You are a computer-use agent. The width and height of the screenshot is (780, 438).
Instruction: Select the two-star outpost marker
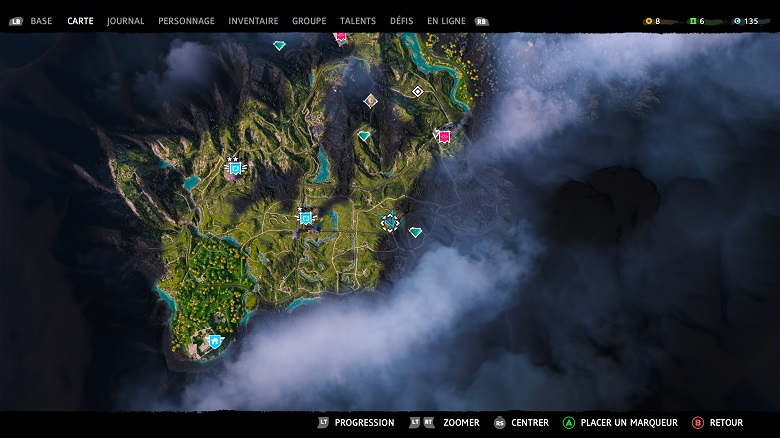pyautogui.click(x=235, y=168)
